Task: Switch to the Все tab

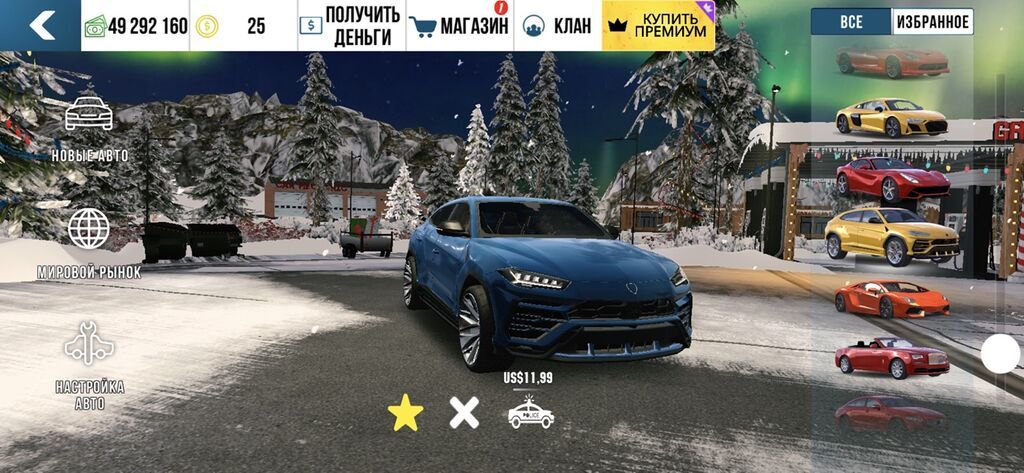Action: click(850, 22)
